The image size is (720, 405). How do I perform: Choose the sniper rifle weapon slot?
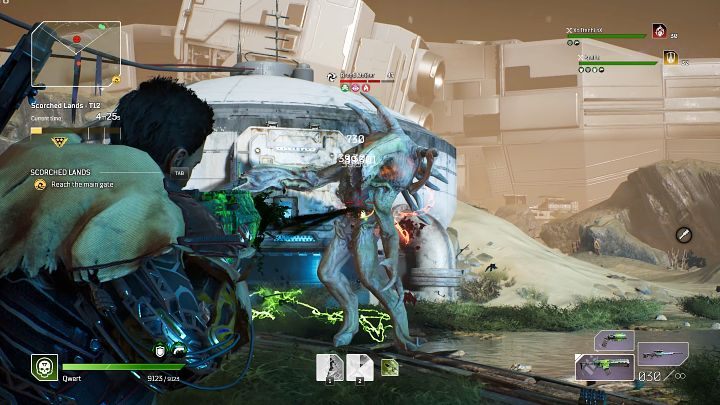[662, 353]
